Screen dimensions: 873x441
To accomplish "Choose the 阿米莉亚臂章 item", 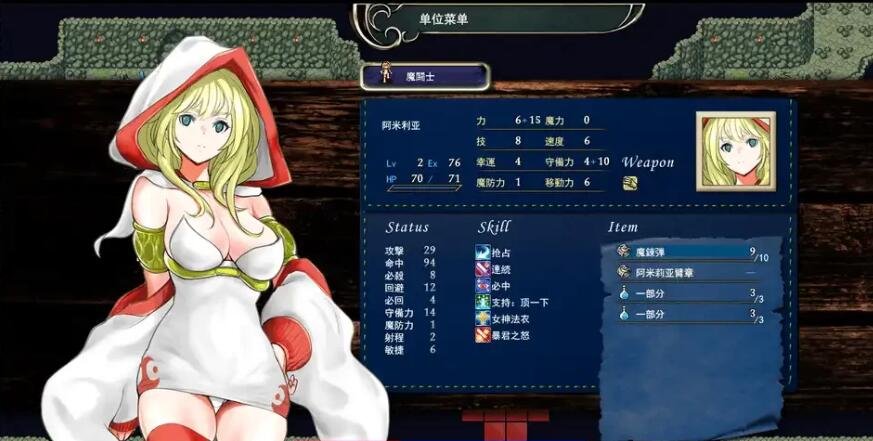I will pyautogui.click(x=692, y=273).
